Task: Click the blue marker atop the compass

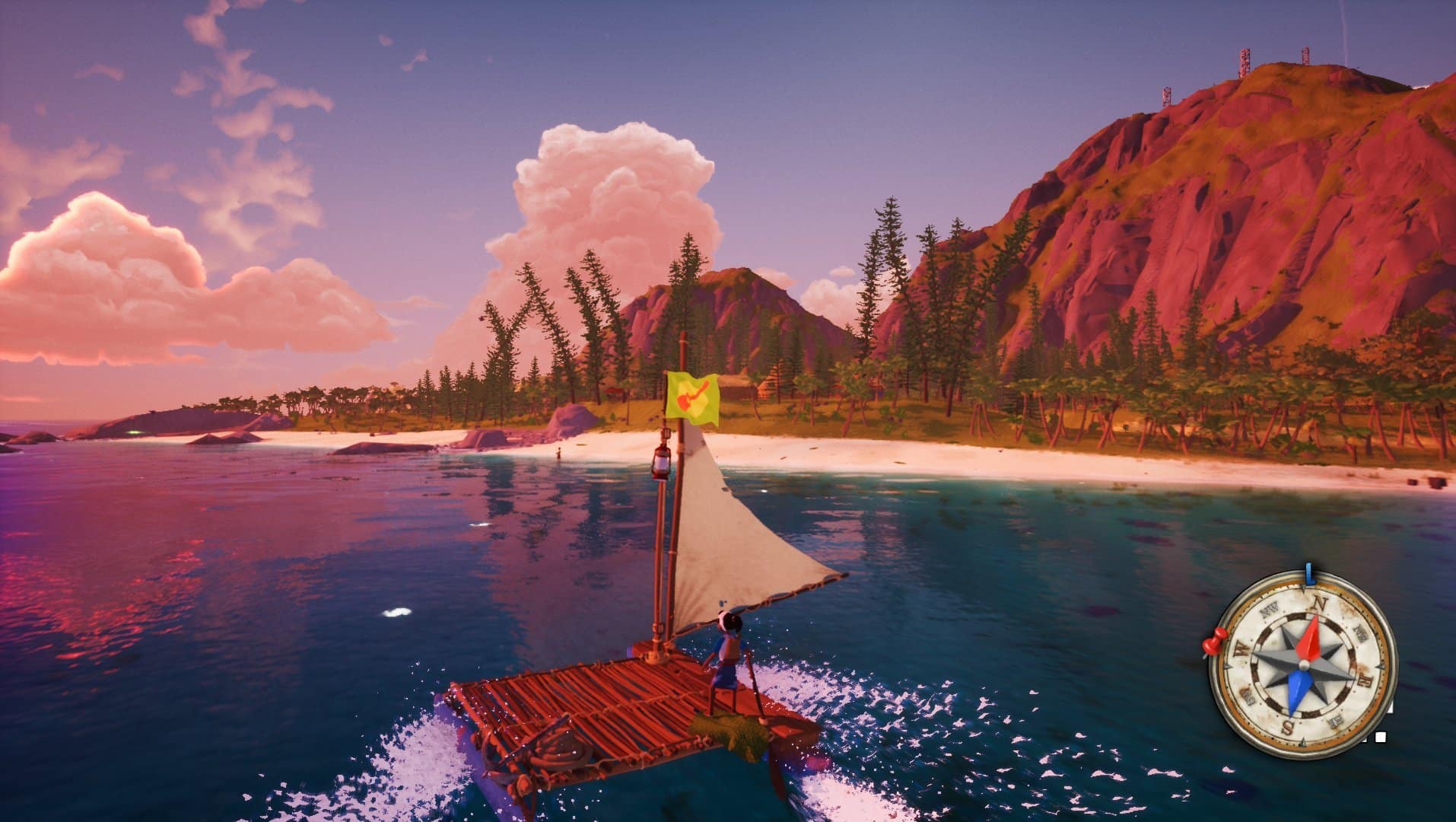Action: 1308,574
